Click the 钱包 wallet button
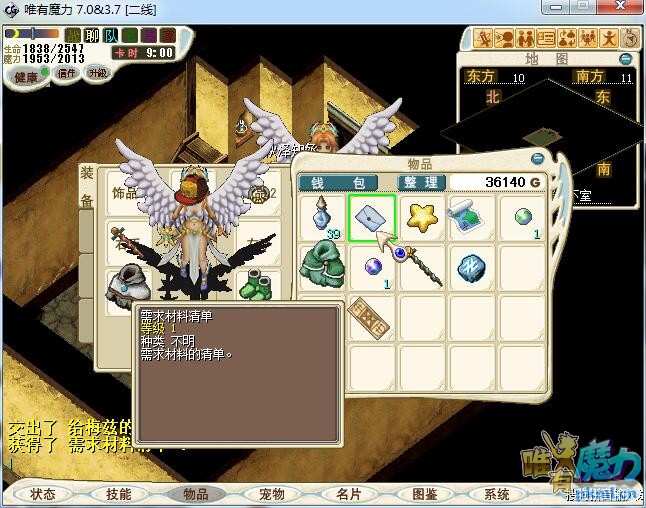 click(x=338, y=183)
